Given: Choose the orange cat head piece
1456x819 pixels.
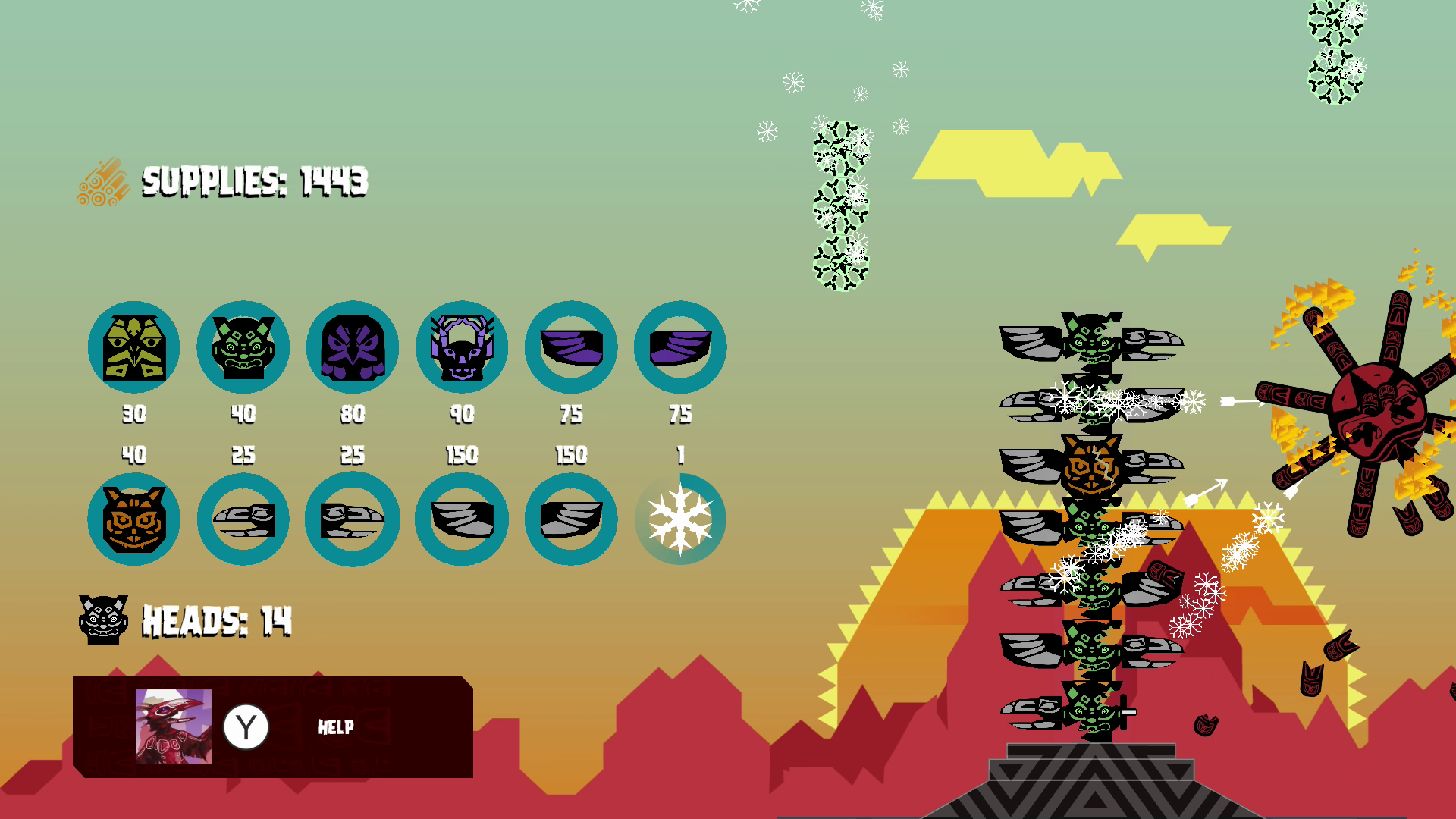Looking at the screenshot, I should (x=134, y=519).
